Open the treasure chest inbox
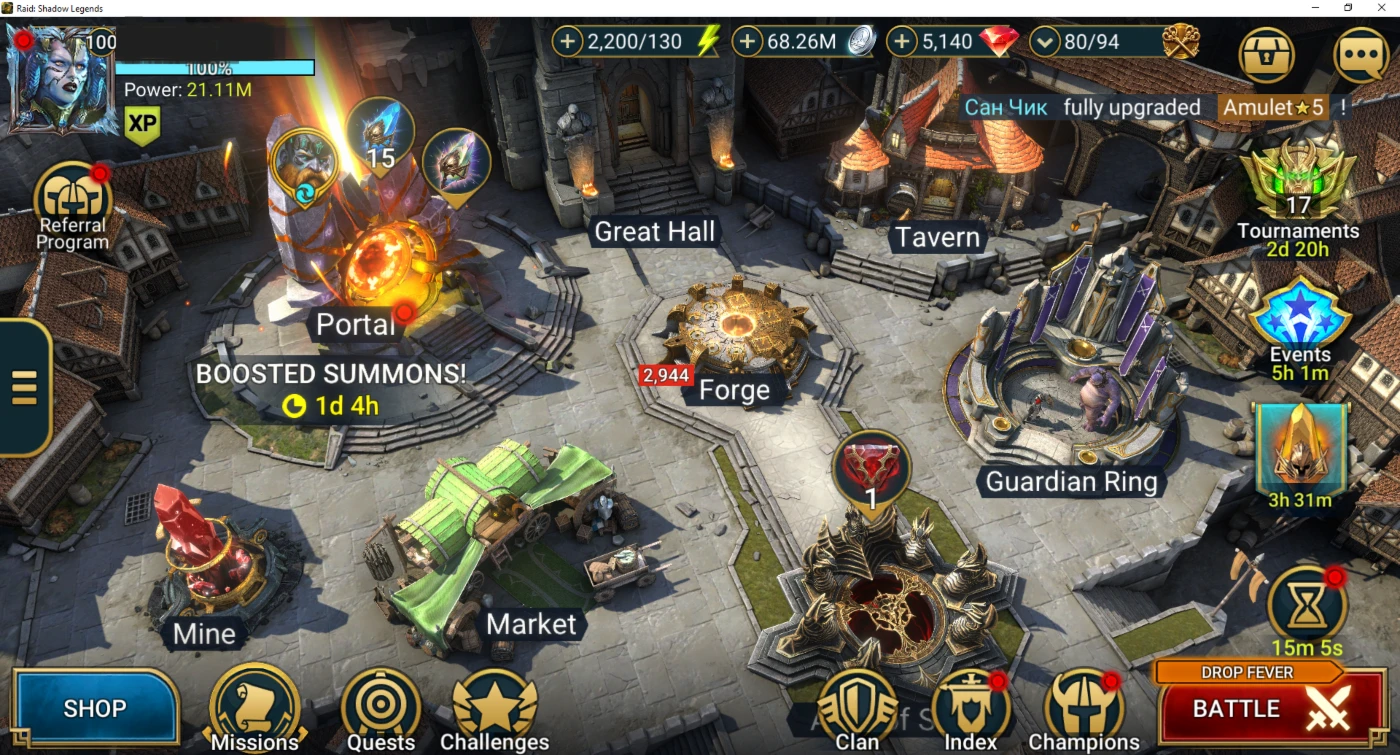1400x755 pixels. pyautogui.click(x=1267, y=54)
